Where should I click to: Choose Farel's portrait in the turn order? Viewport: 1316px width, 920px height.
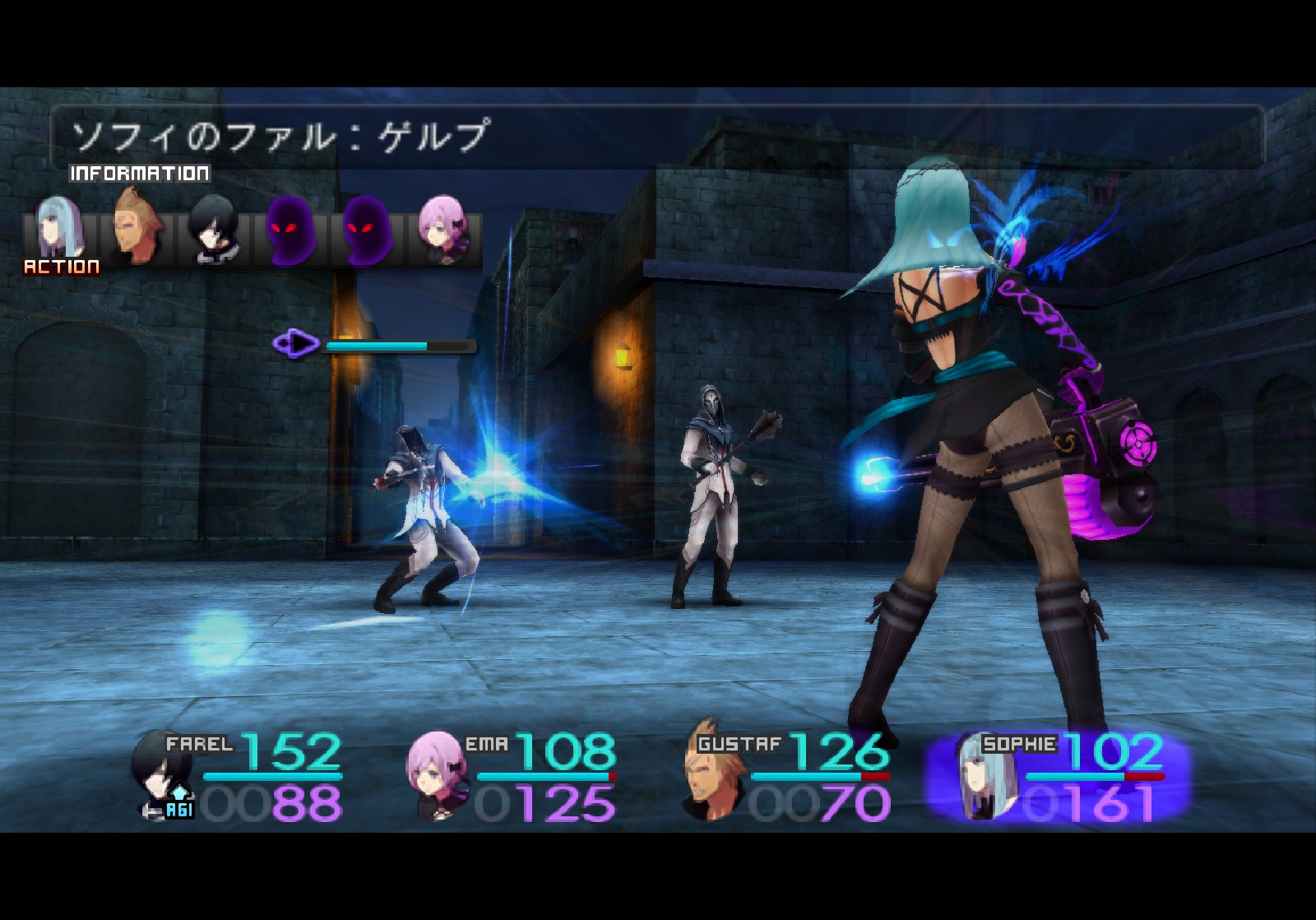(x=213, y=229)
